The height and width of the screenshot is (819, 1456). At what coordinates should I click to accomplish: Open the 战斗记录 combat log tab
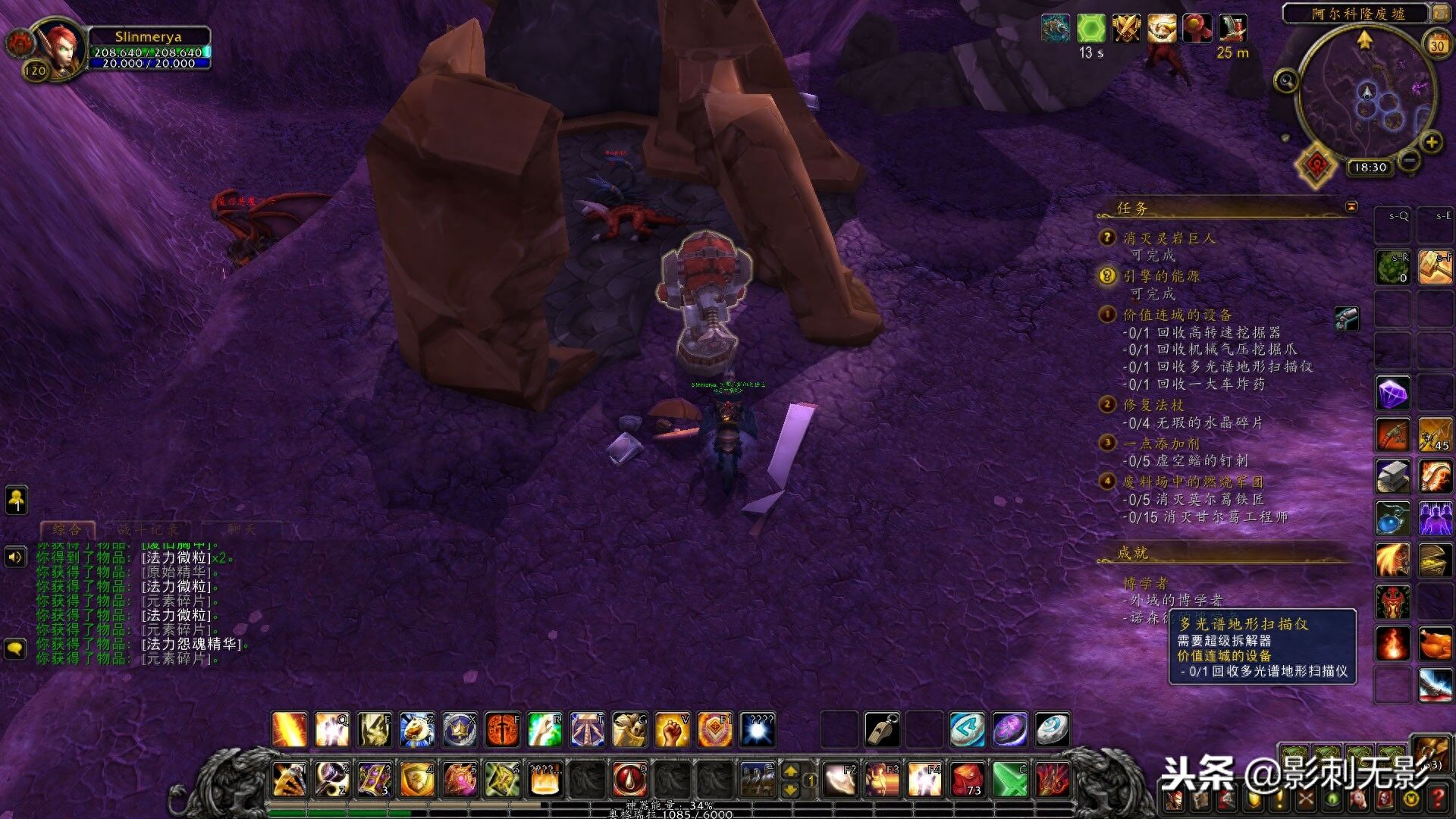point(149,529)
